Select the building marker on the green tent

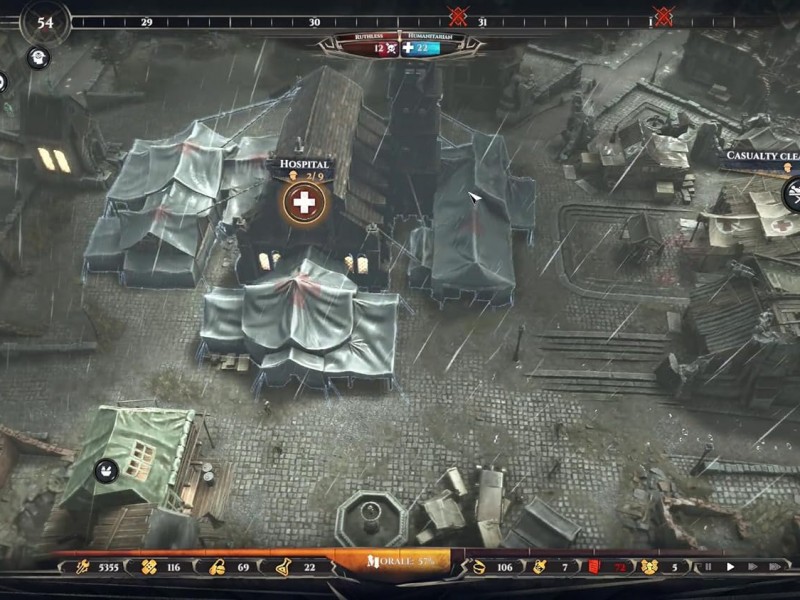click(107, 470)
